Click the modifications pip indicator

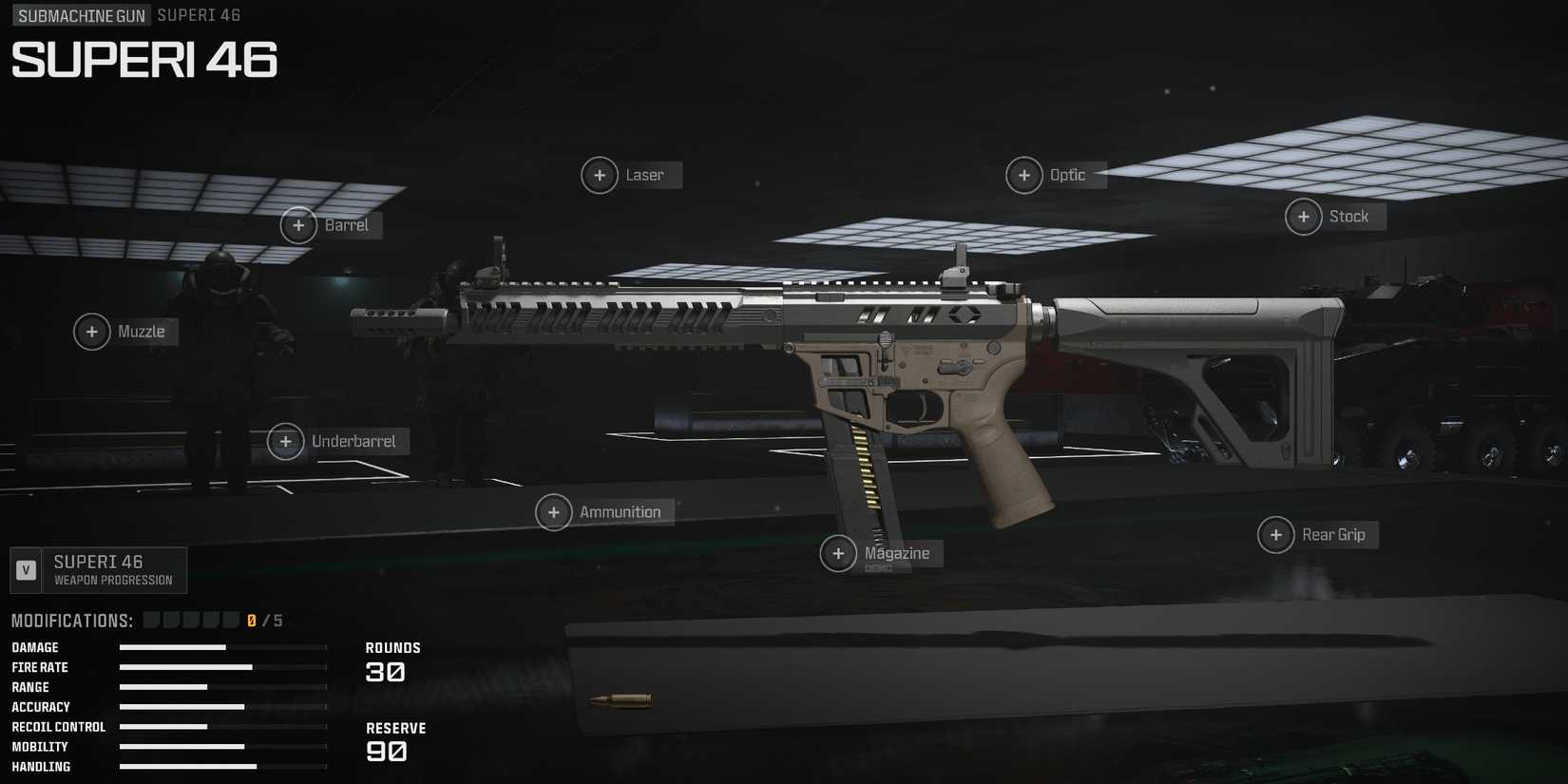click(x=190, y=619)
